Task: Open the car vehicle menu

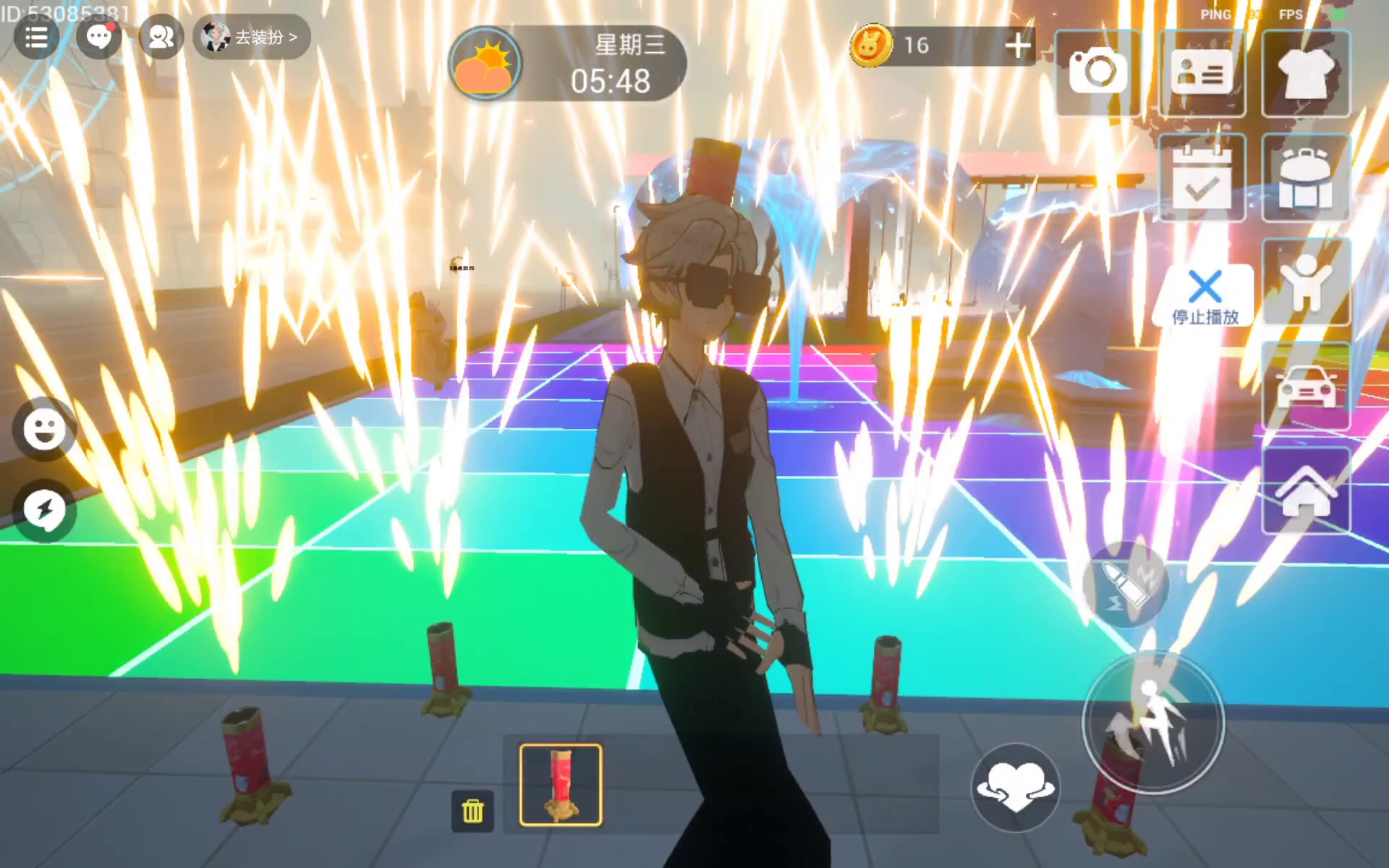Action: coord(1306,387)
